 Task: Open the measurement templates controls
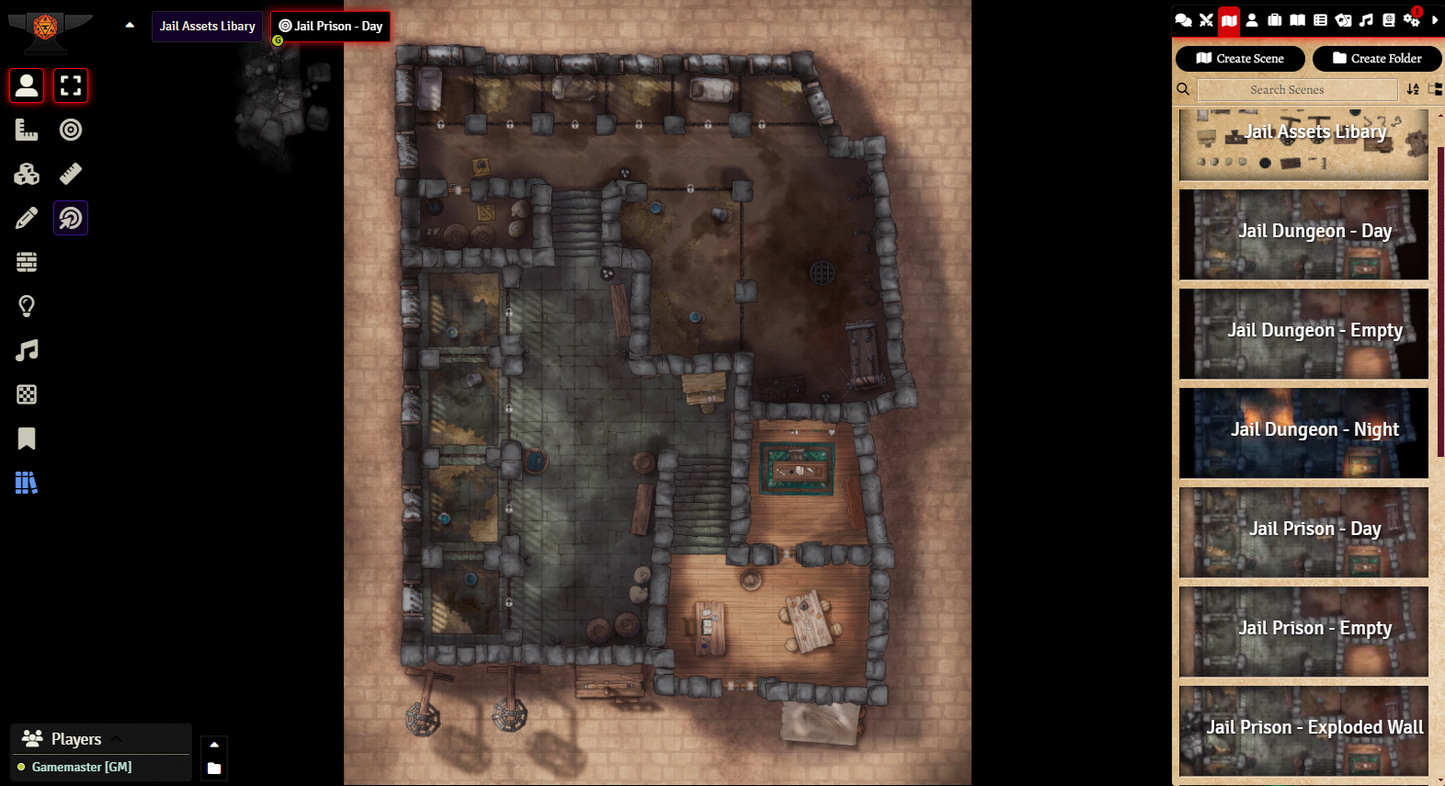(x=26, y=129)
